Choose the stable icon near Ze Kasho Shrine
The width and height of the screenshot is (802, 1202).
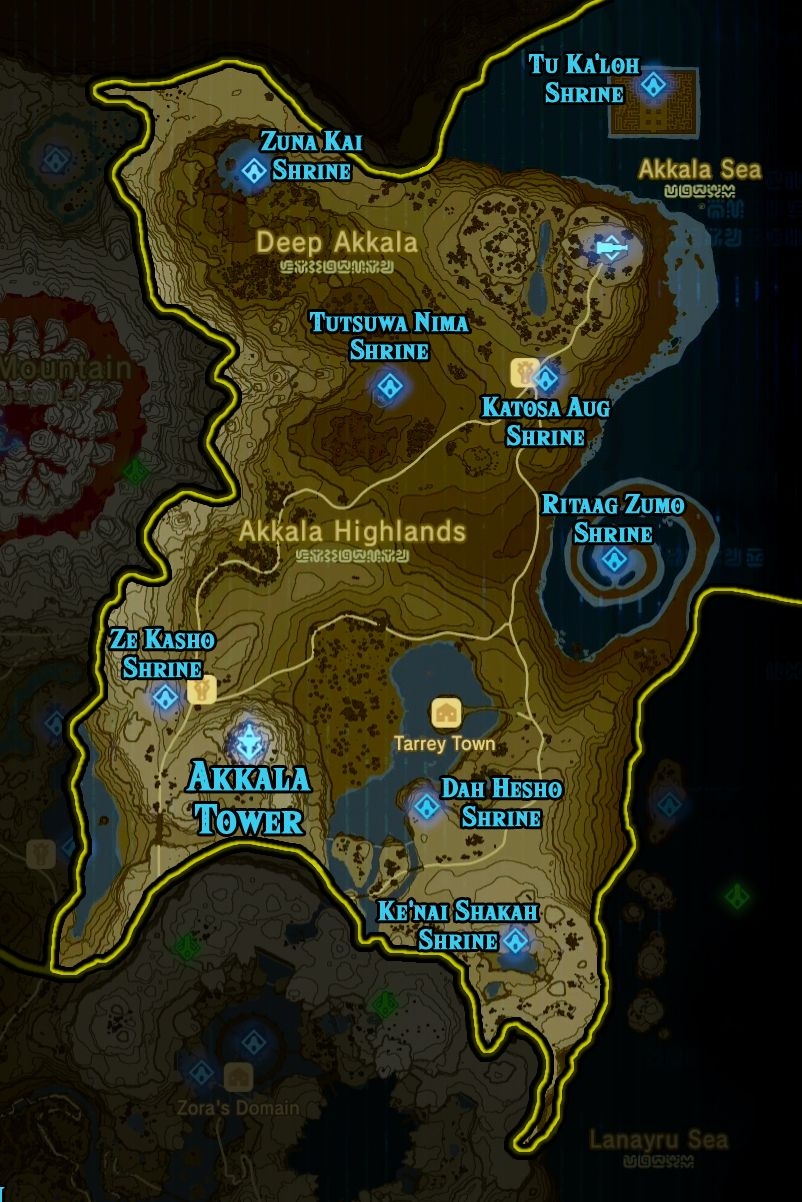(x=202, y=690)
